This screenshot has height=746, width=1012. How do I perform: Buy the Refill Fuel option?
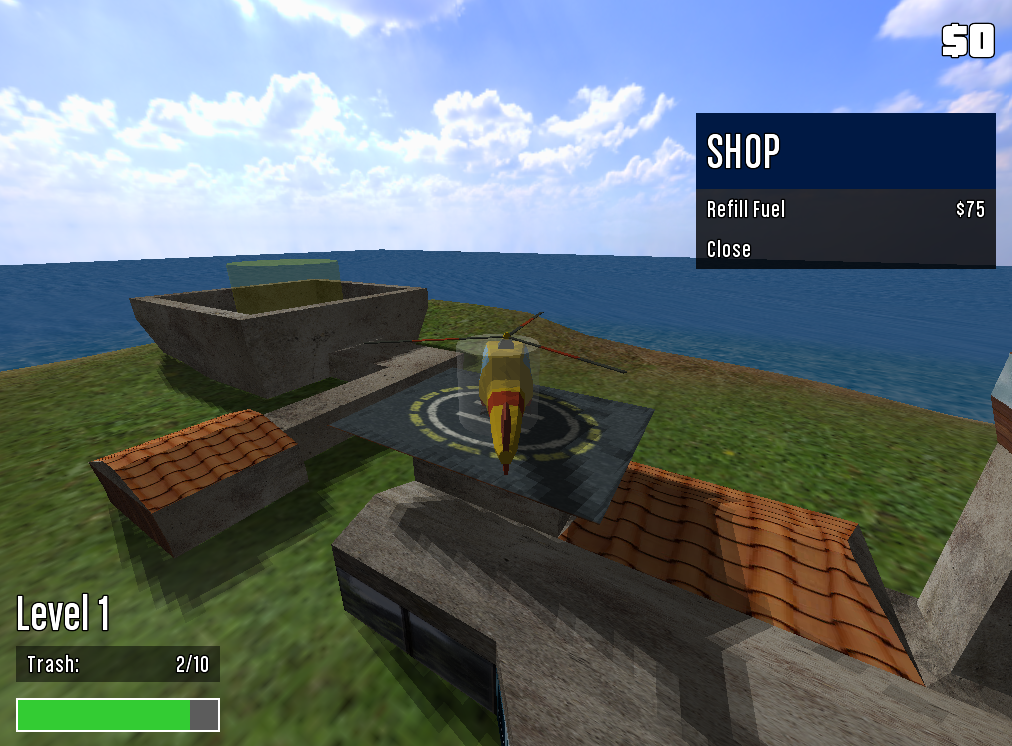pos(845,209)
